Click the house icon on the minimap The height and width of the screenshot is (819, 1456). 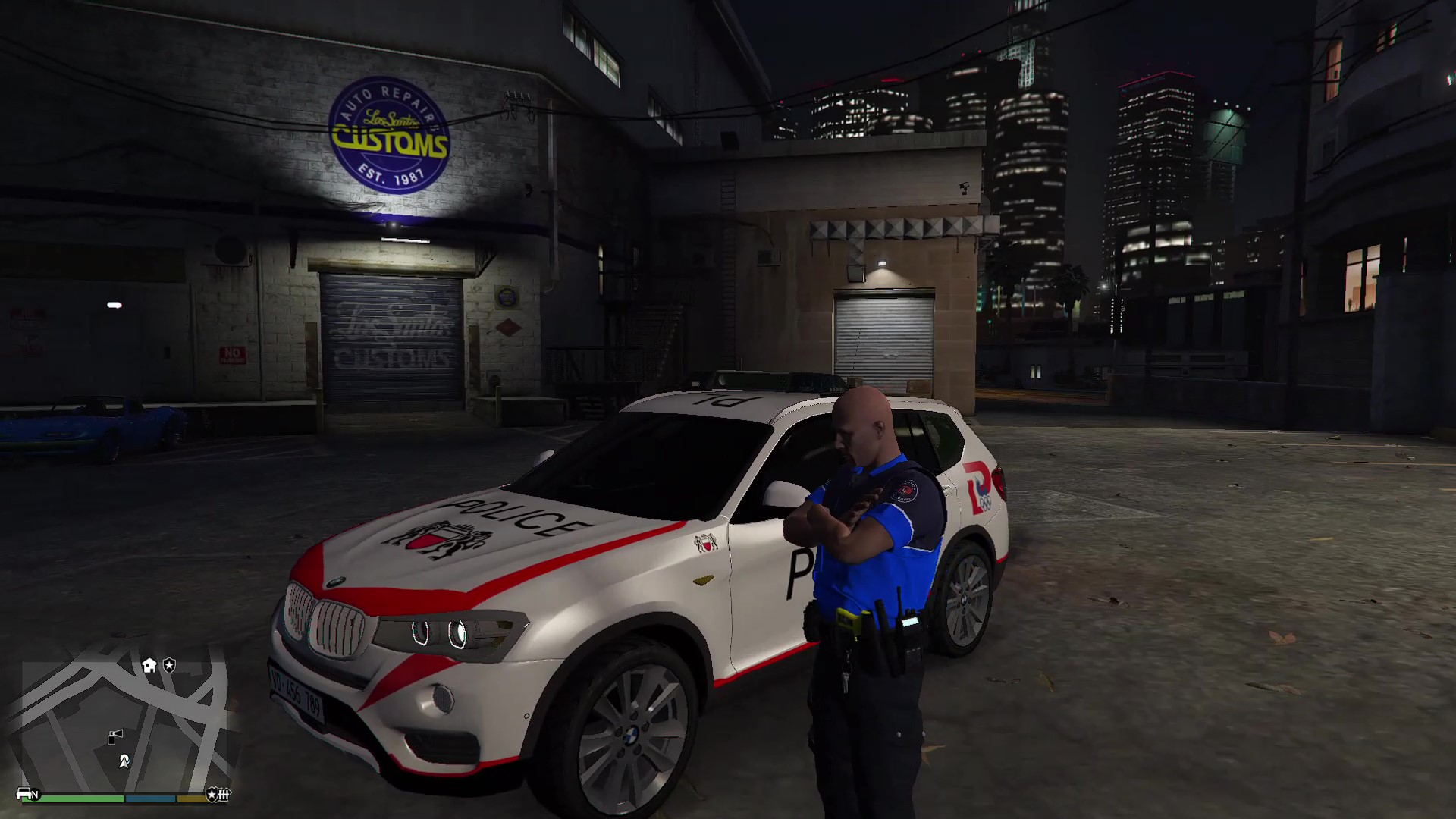149,665
